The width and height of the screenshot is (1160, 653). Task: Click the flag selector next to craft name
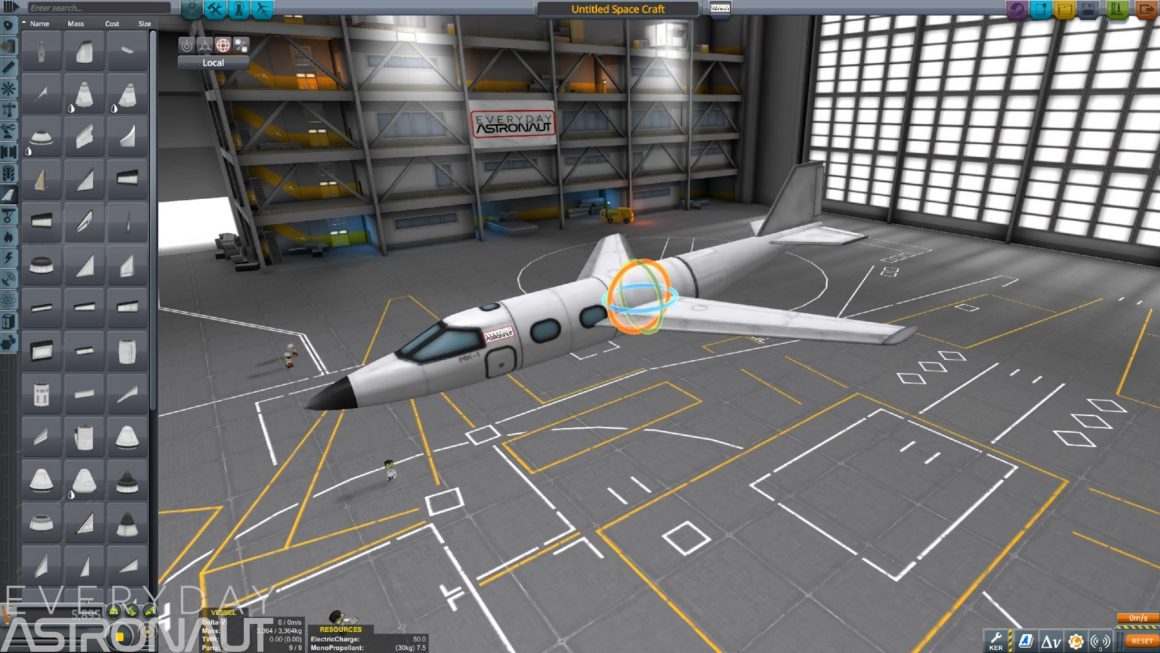tap(719, 8)
